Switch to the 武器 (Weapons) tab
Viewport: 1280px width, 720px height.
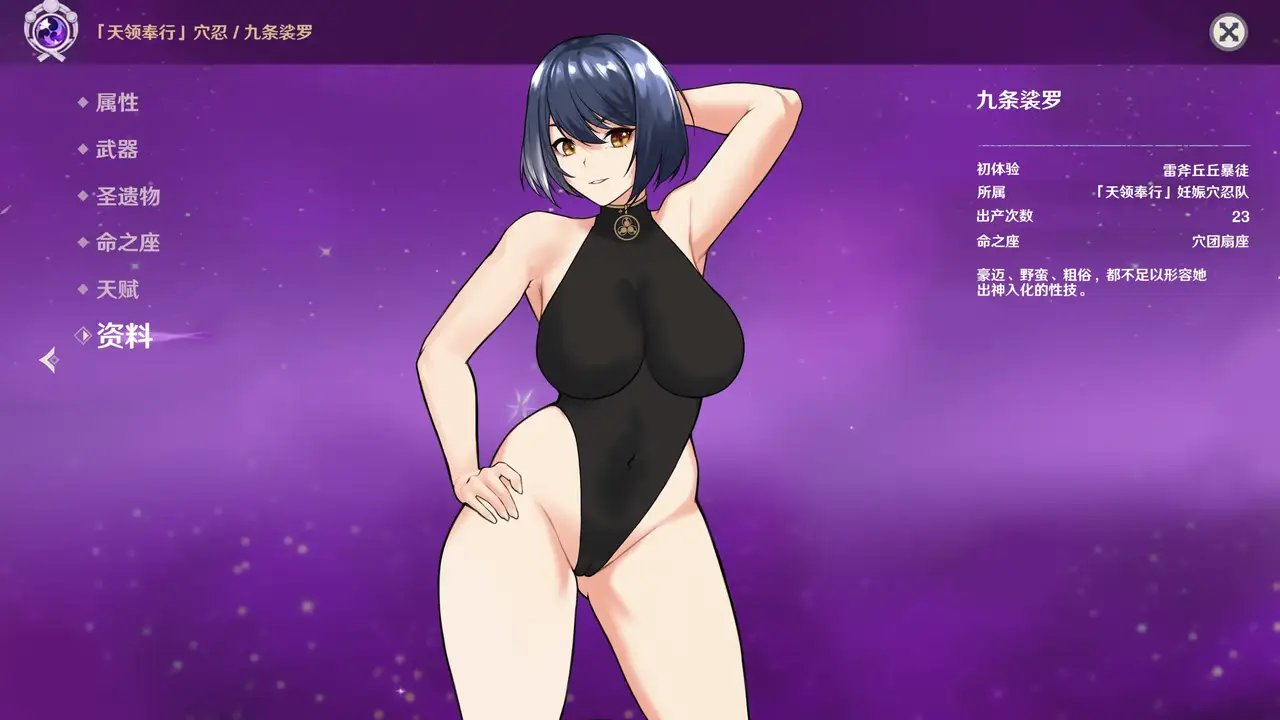coord(116,149)
